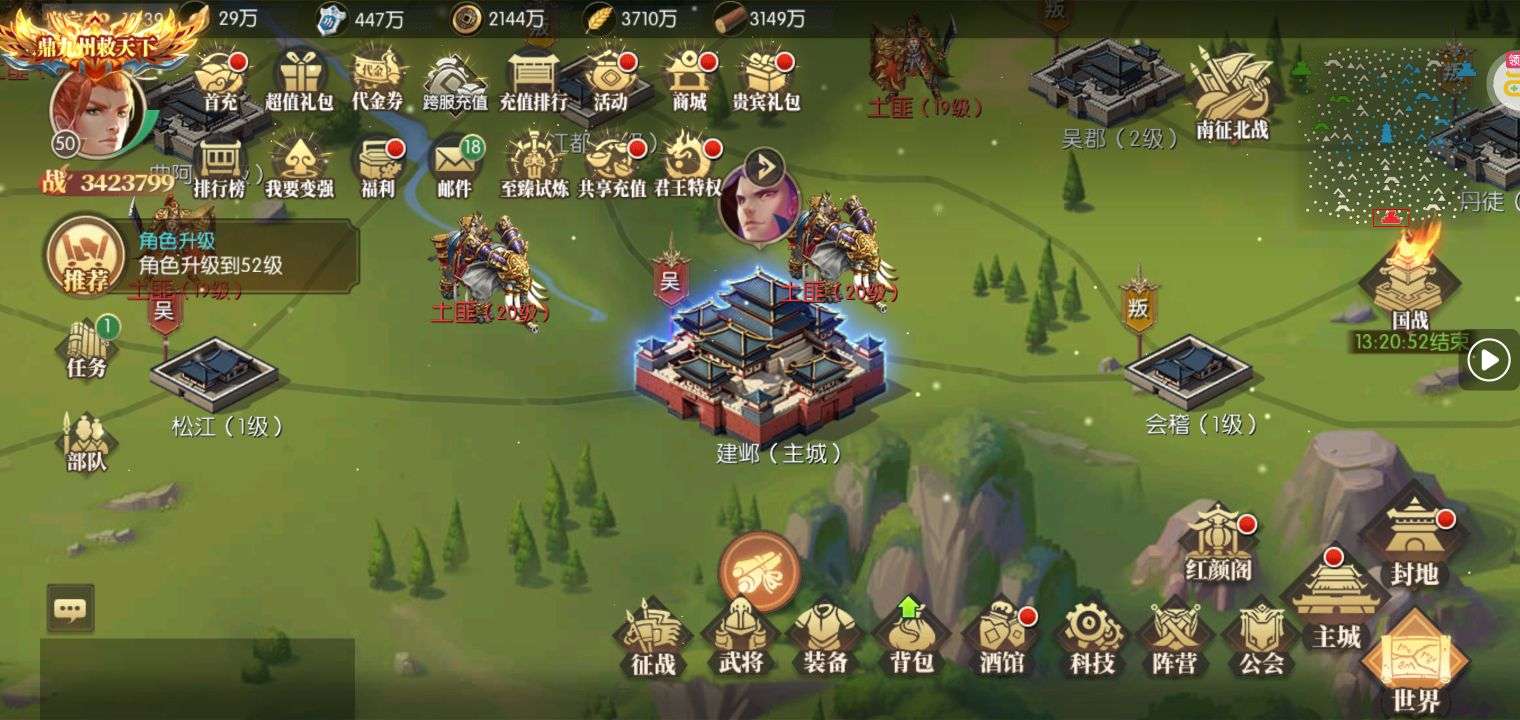Image resolution: width=1520 pixels, height=720 pixels.
Task: Check the 邮件 mailbox
Action: point(454,165)
